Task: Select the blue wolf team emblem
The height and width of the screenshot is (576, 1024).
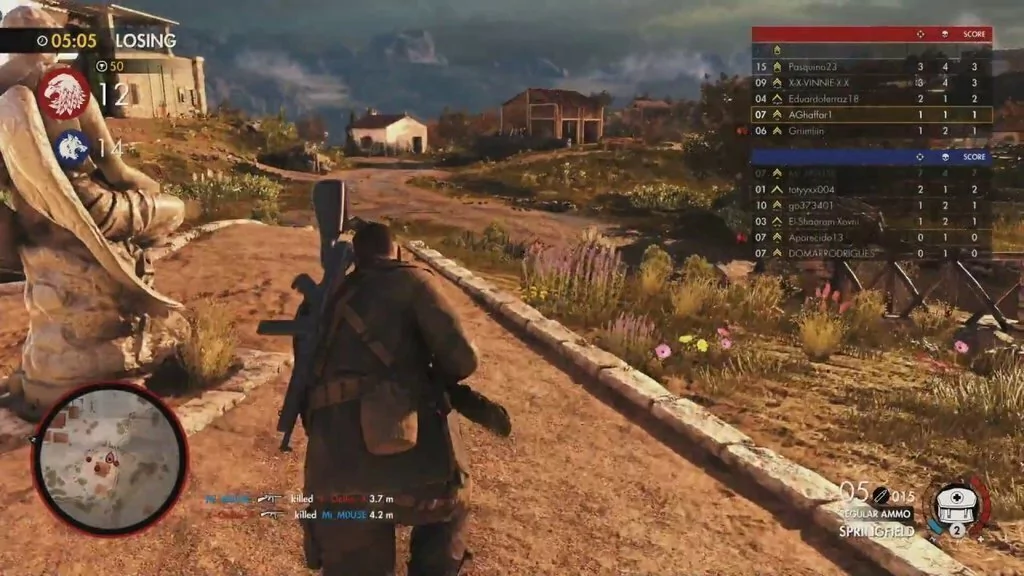Action: point(72,148)
